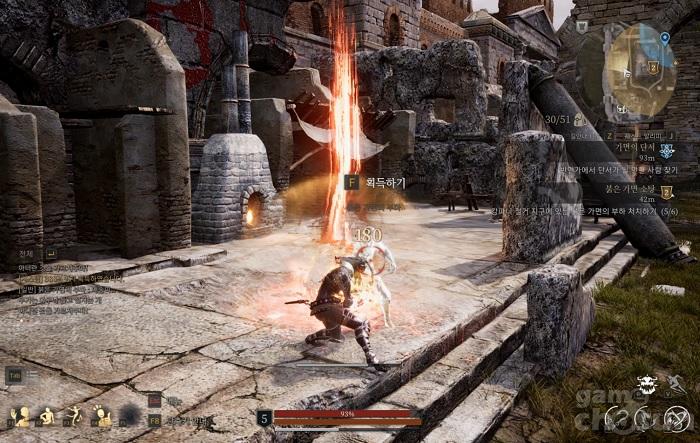700x443 pixels.
Task: Choose the cheering figure emote icon
Action: (102, 416)
